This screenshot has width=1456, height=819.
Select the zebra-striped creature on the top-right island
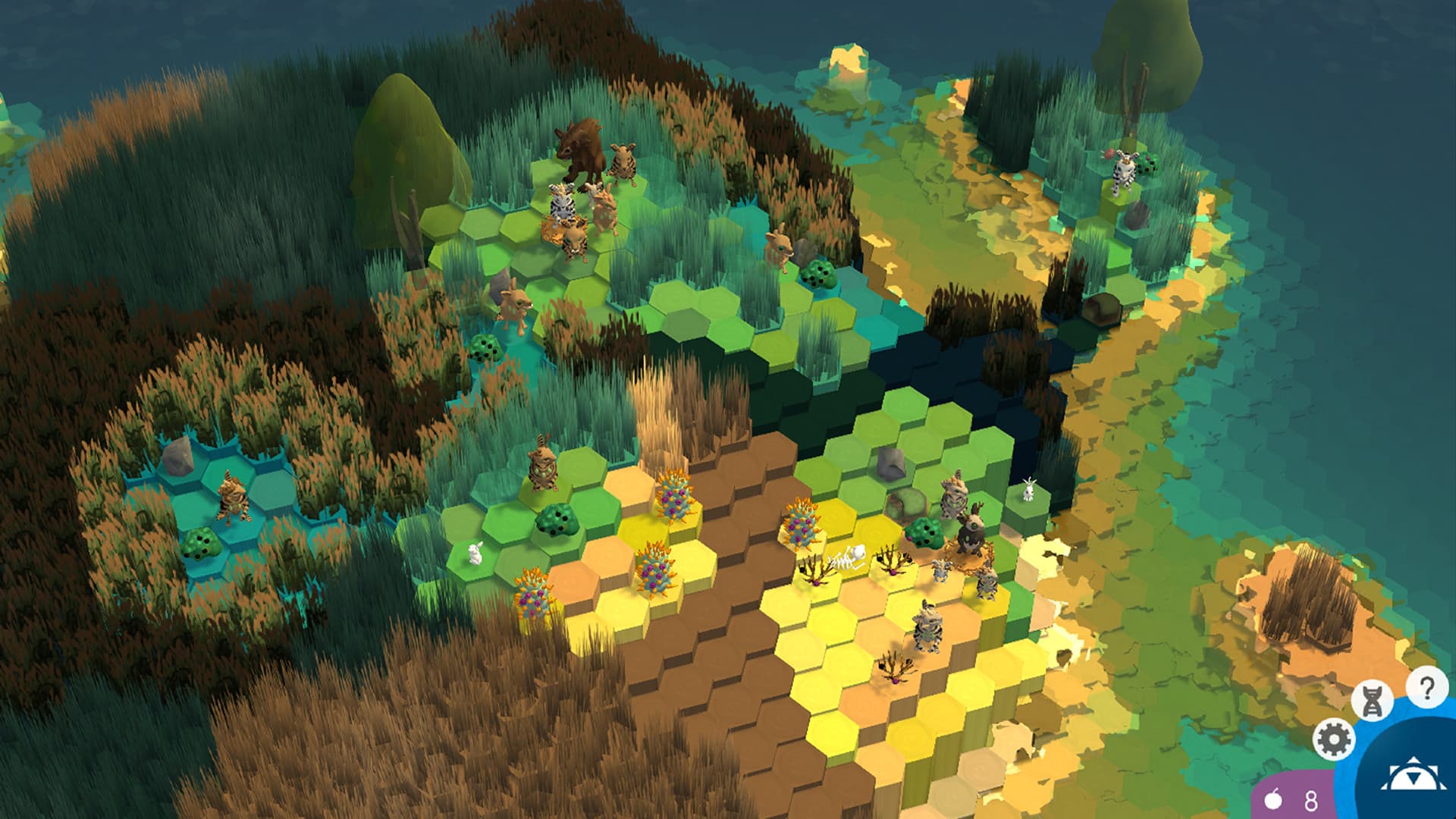[x=1122, y=165]
